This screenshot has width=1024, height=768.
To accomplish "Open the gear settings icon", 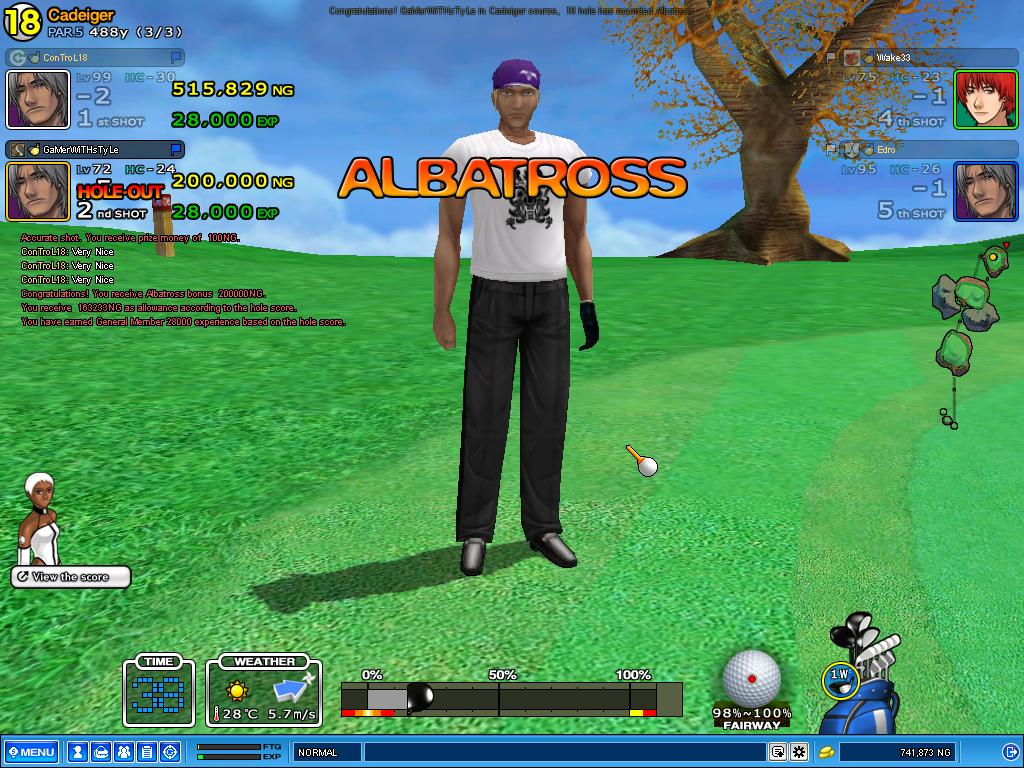I will tap(799, 752).
